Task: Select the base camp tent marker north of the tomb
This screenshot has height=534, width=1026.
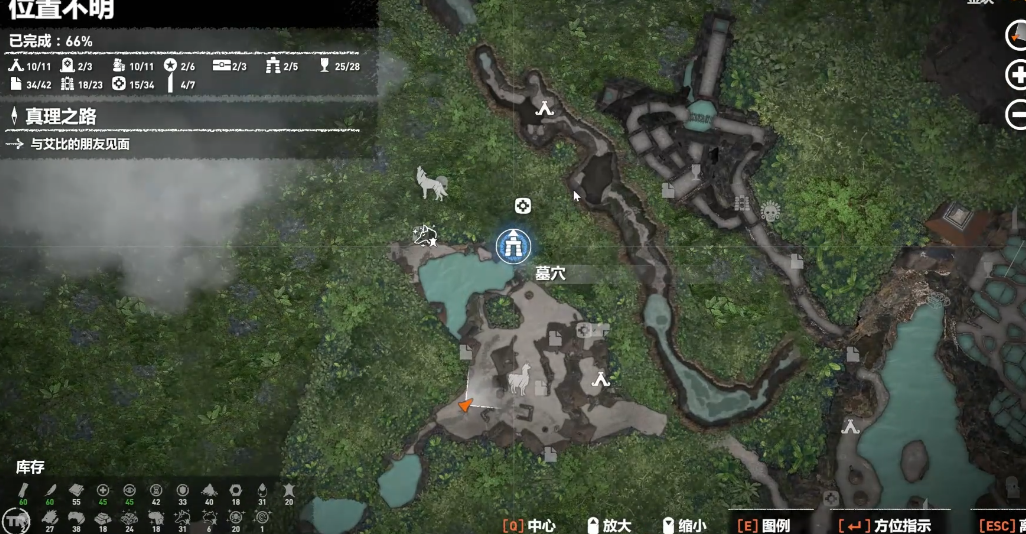Action: pyautogui.click(x=544, y=109)
